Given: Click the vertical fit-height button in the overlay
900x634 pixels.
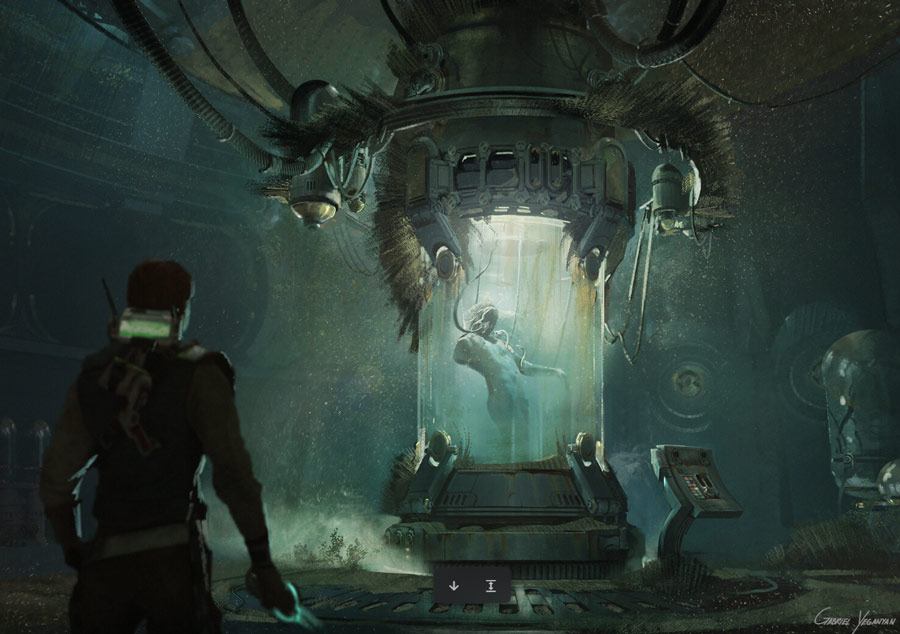Looking at the screenshot, I should [491, 585].
